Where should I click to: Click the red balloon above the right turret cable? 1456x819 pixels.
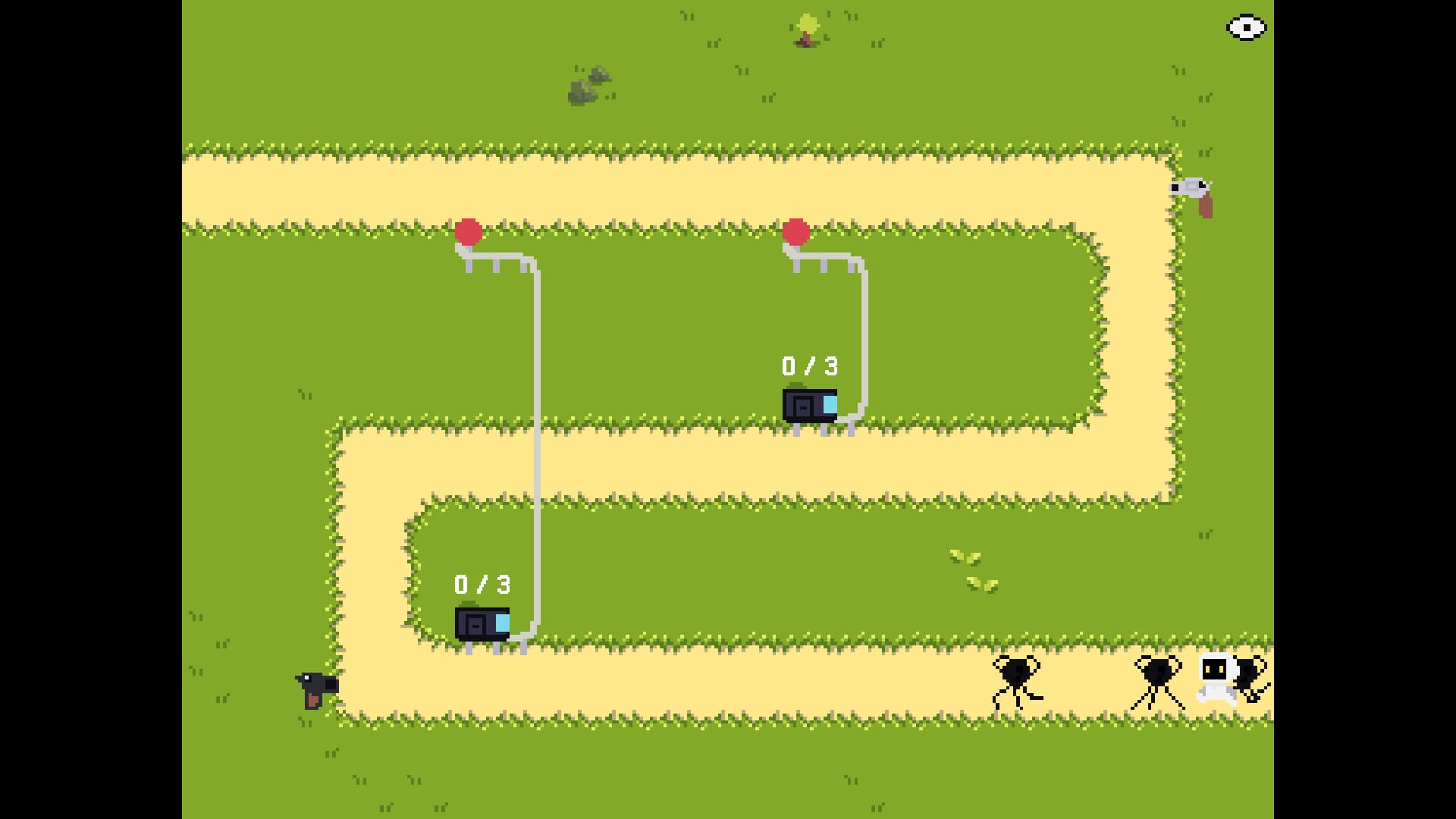796,231
